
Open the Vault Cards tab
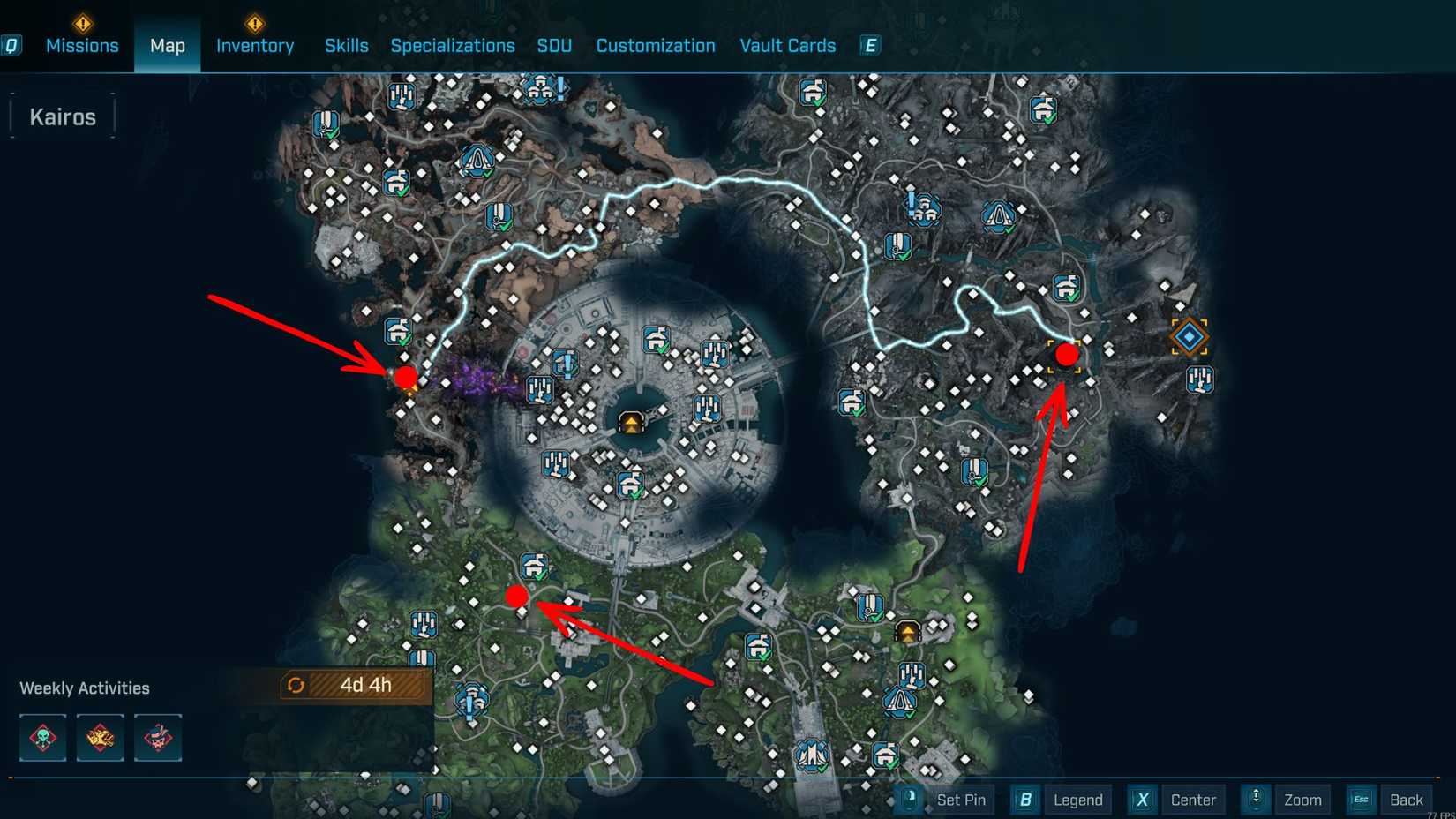(x=787, y=45)
